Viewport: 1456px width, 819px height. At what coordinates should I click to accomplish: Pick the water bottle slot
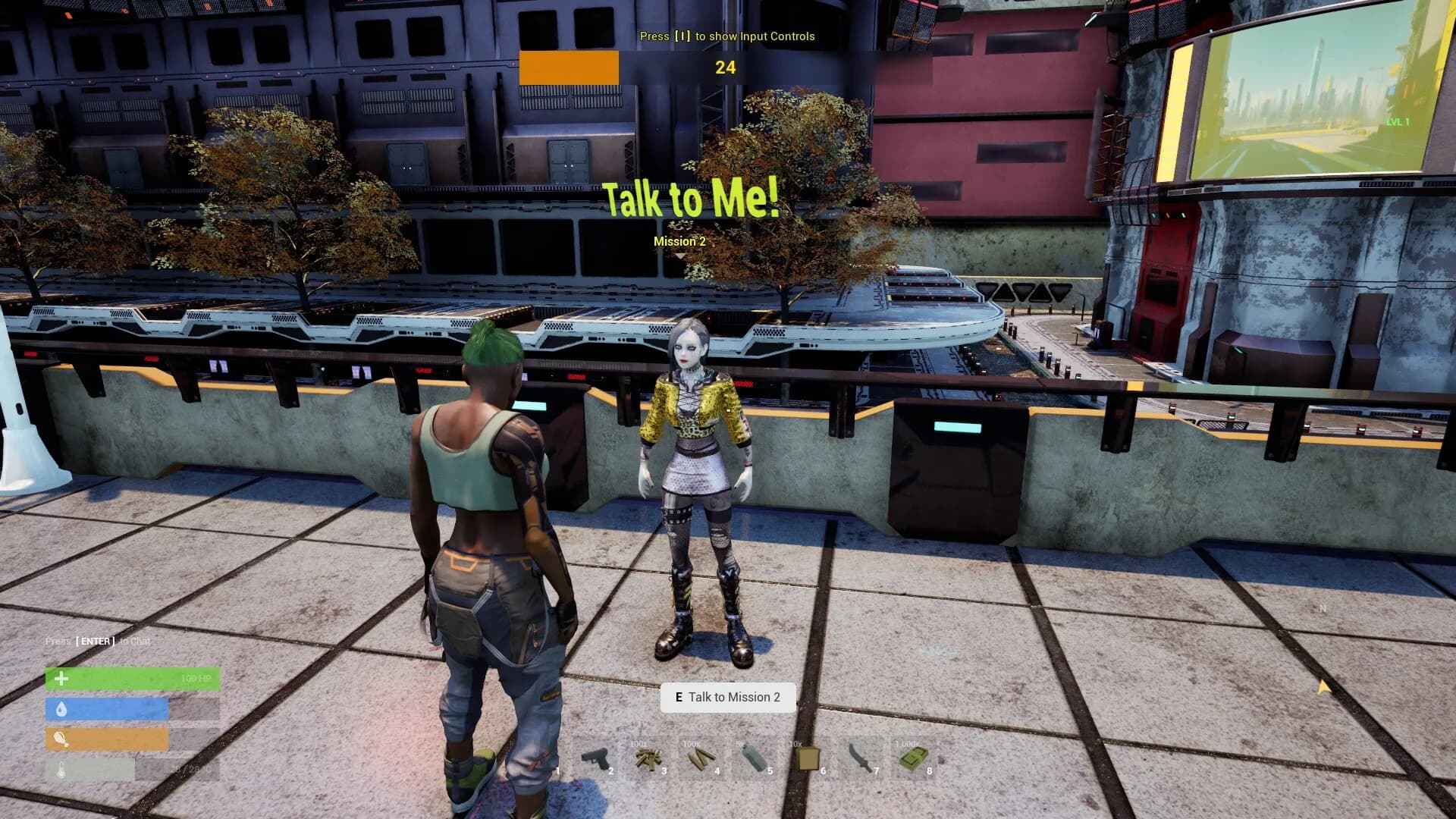point(755,758)
